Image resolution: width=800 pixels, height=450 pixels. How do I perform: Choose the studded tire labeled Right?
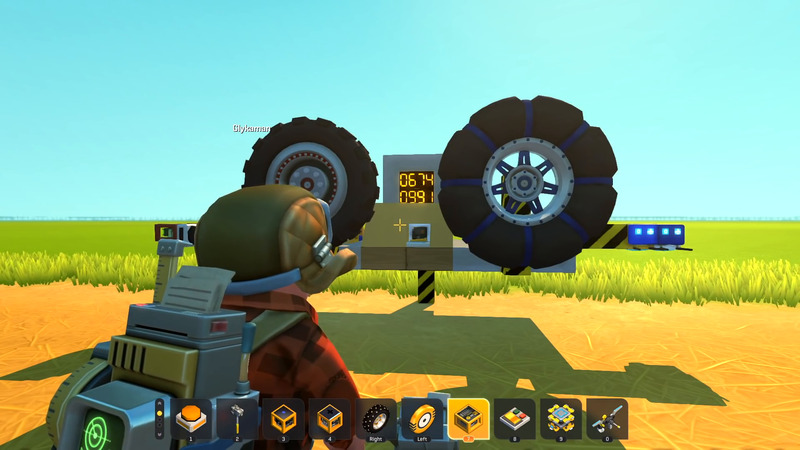point(375,419)
